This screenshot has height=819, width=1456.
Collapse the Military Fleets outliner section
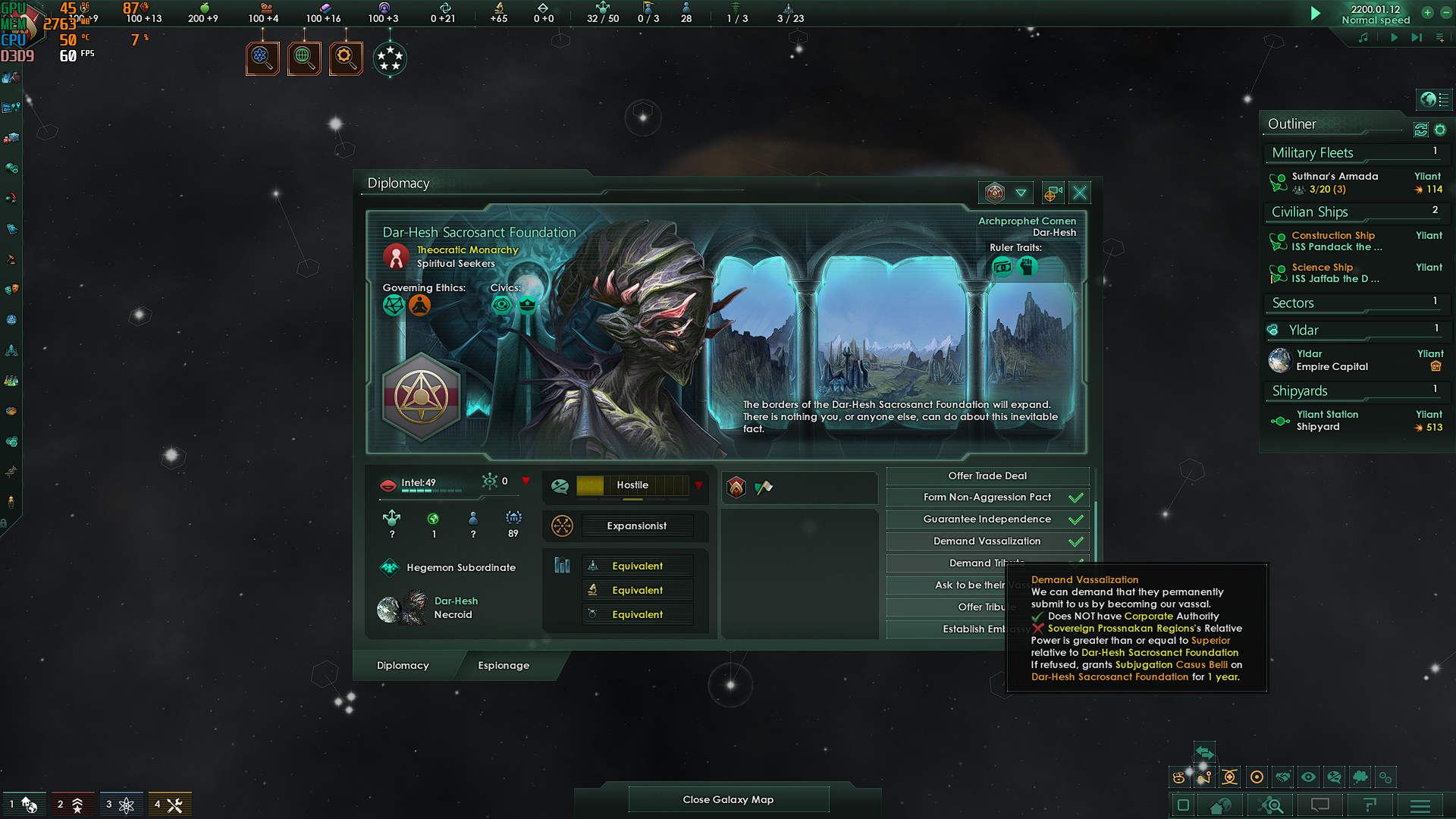point(1313,153)
